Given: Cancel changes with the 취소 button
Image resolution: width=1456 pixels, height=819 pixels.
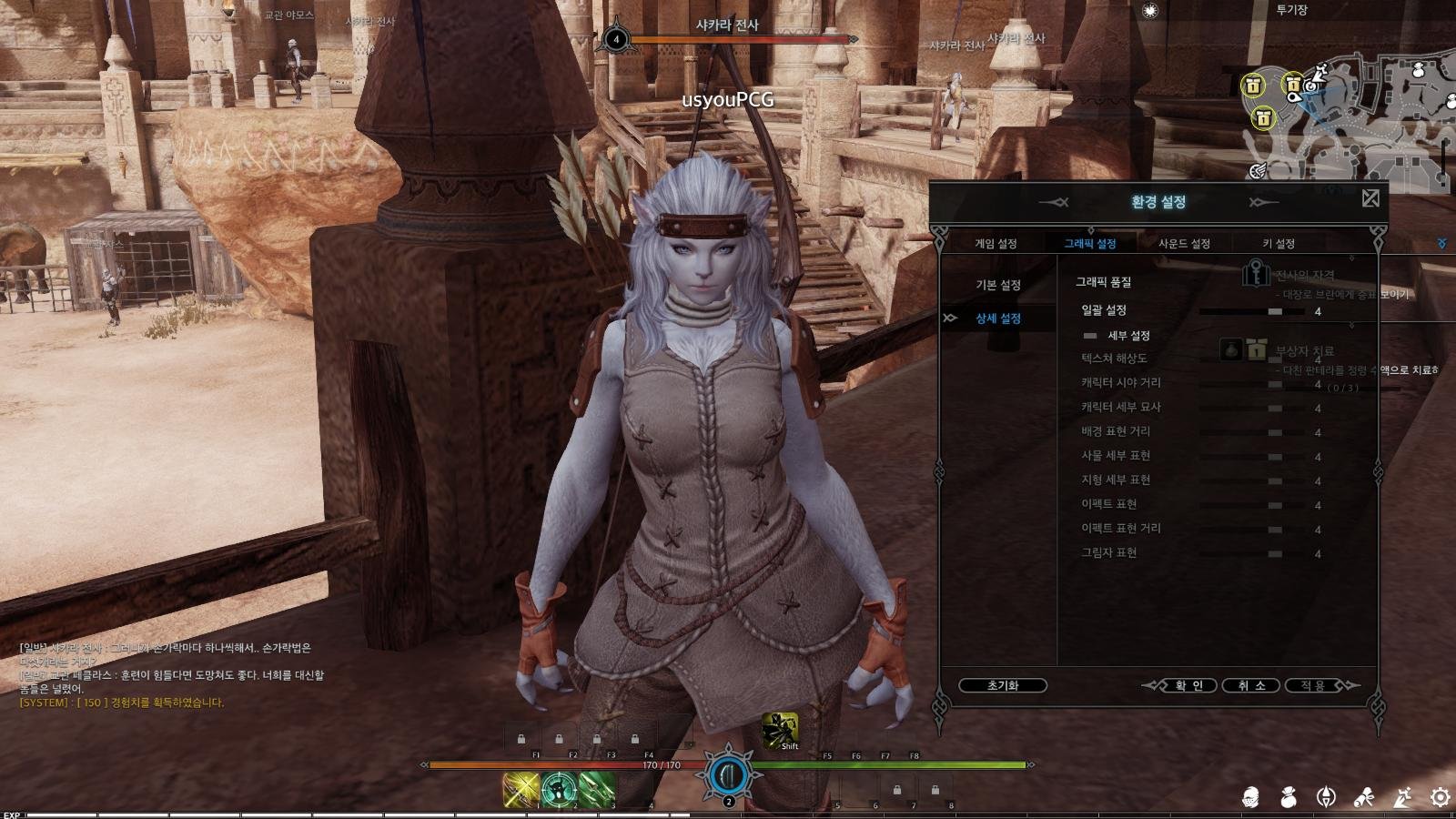Looking at the screenshot, I should pyautogui.click(x=1251, y=685).
